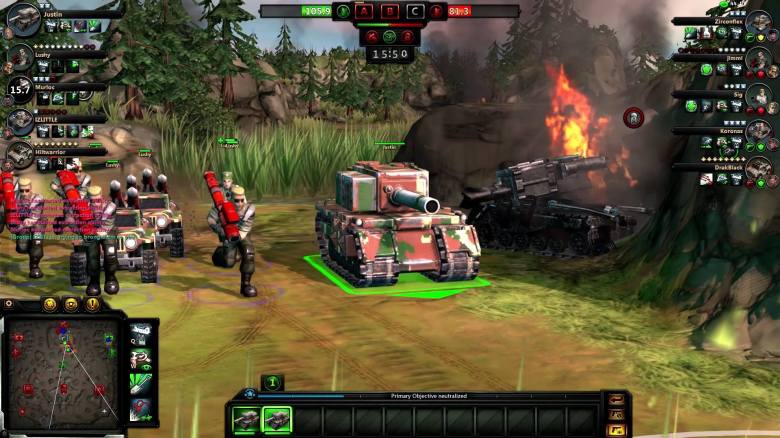The width and height of the screenshot is (780, 438).
Task: Activate the red map-pin ability icon
Action: [142, 408]
